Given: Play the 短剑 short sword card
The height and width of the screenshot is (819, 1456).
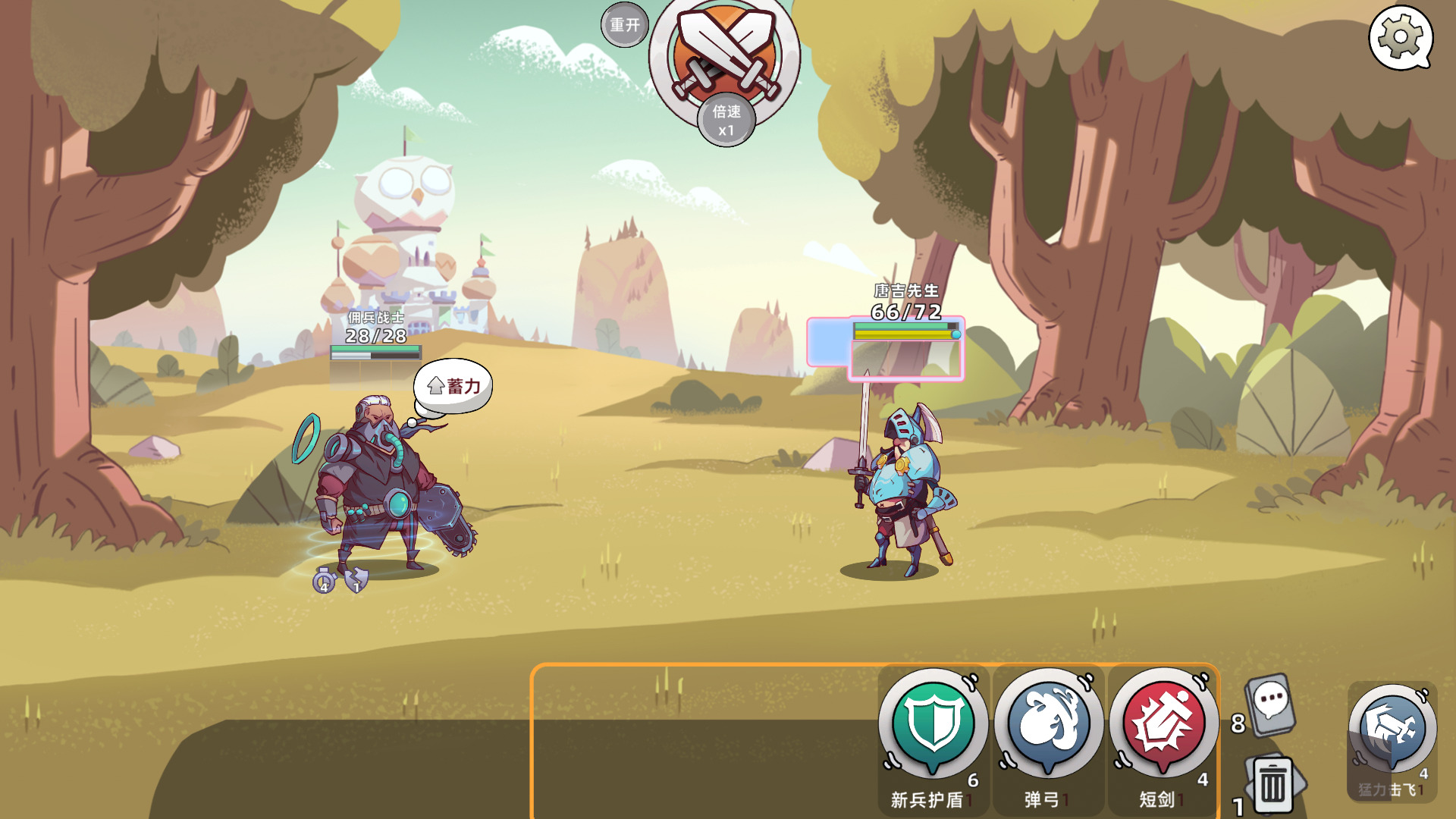Looking at the screenshot, I should pos(1163,726).
